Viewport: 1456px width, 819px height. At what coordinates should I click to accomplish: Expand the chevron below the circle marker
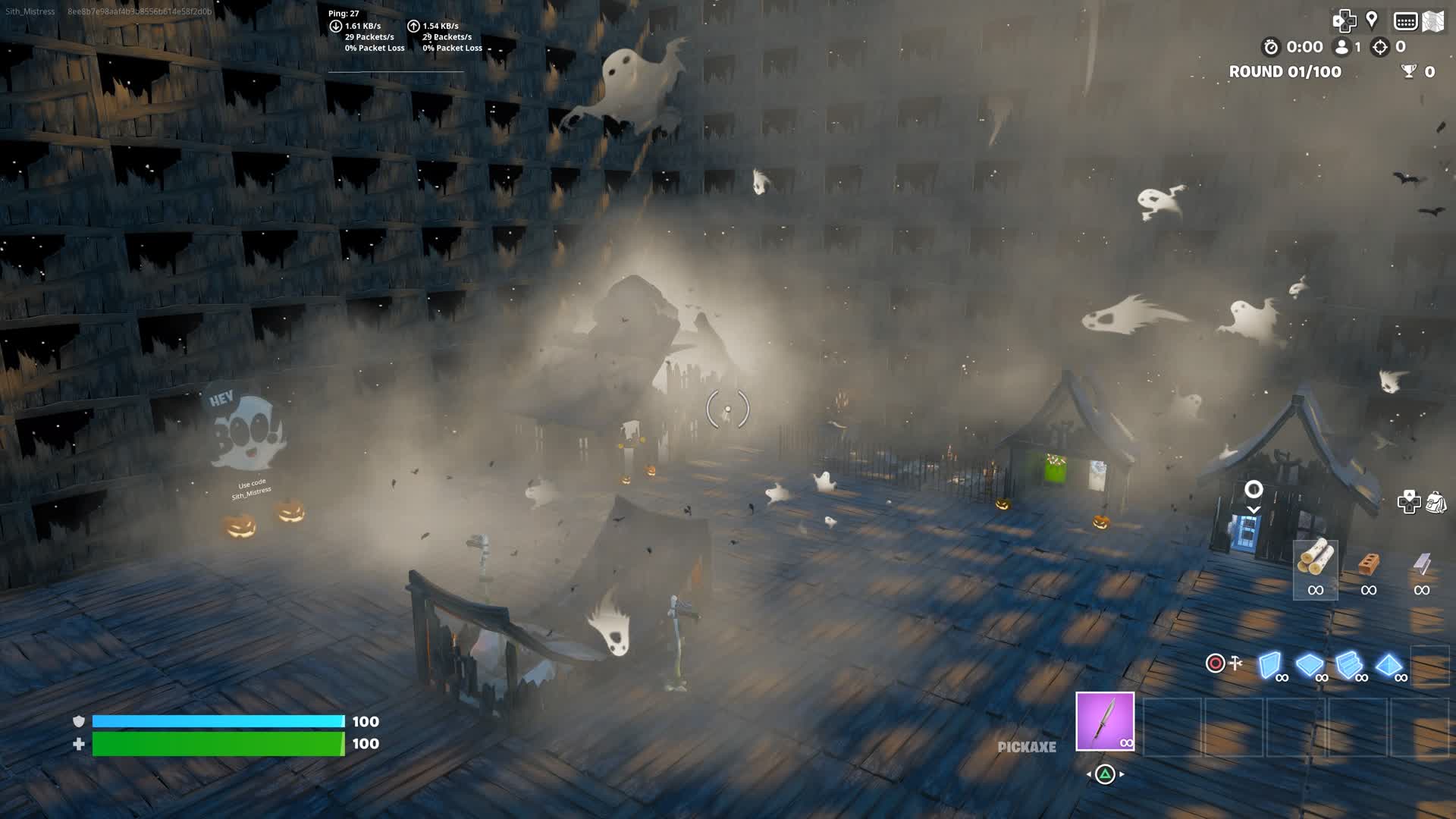(1254, 510)
